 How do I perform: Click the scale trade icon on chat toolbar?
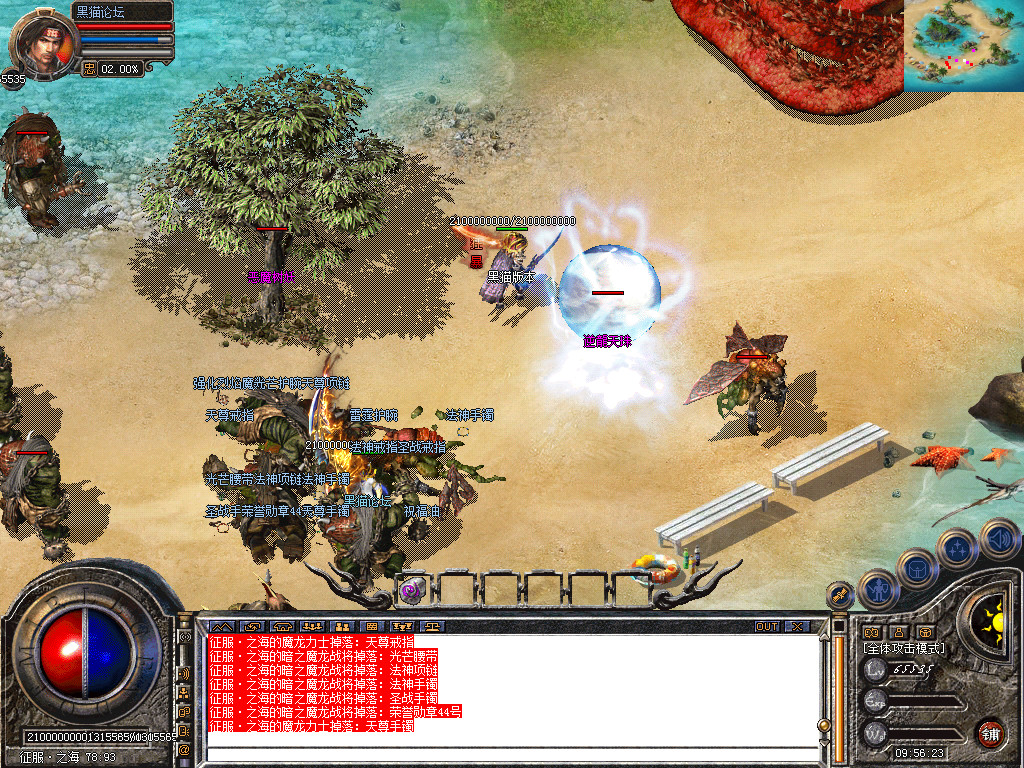[x=432, y=627]
